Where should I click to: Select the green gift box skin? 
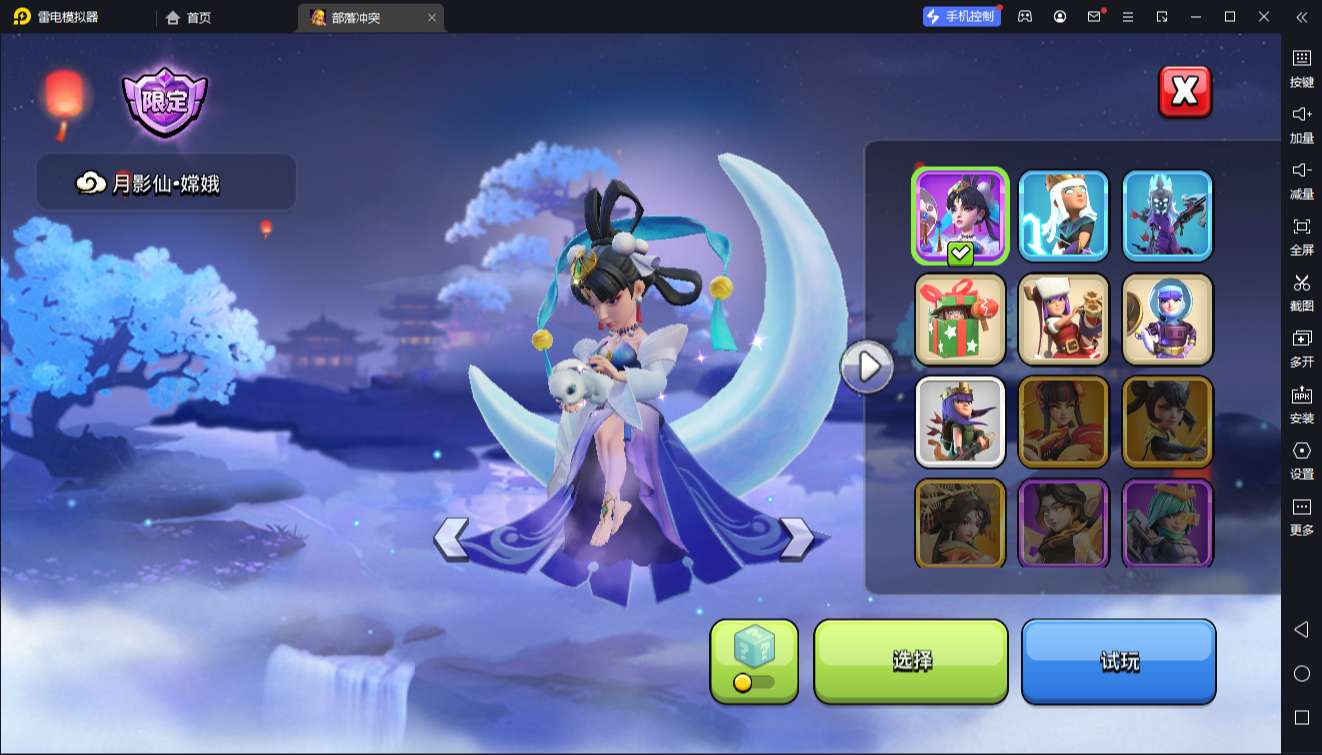960,320
